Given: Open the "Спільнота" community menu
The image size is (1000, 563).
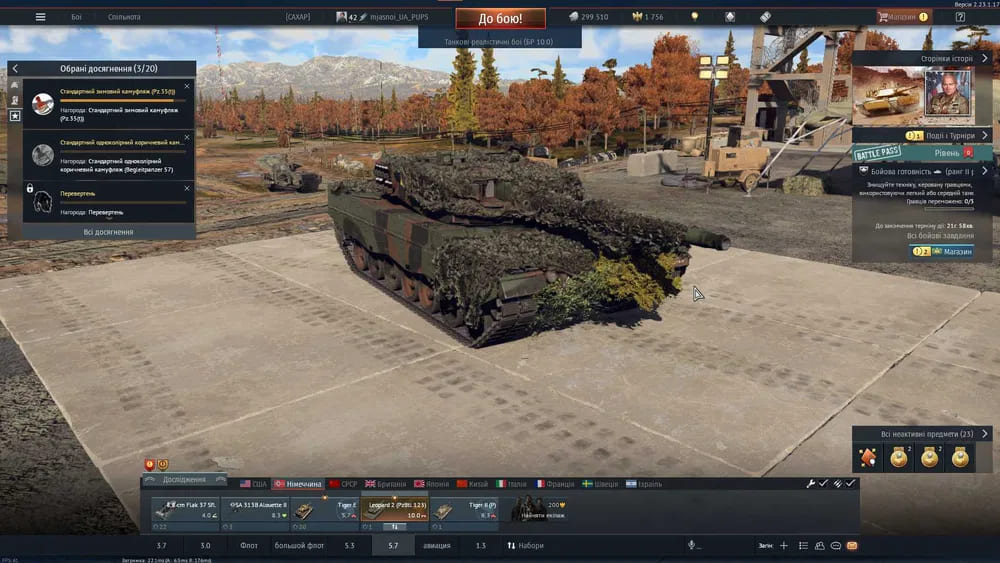Looking at the screenshot, I should click(x=124, y=17).
